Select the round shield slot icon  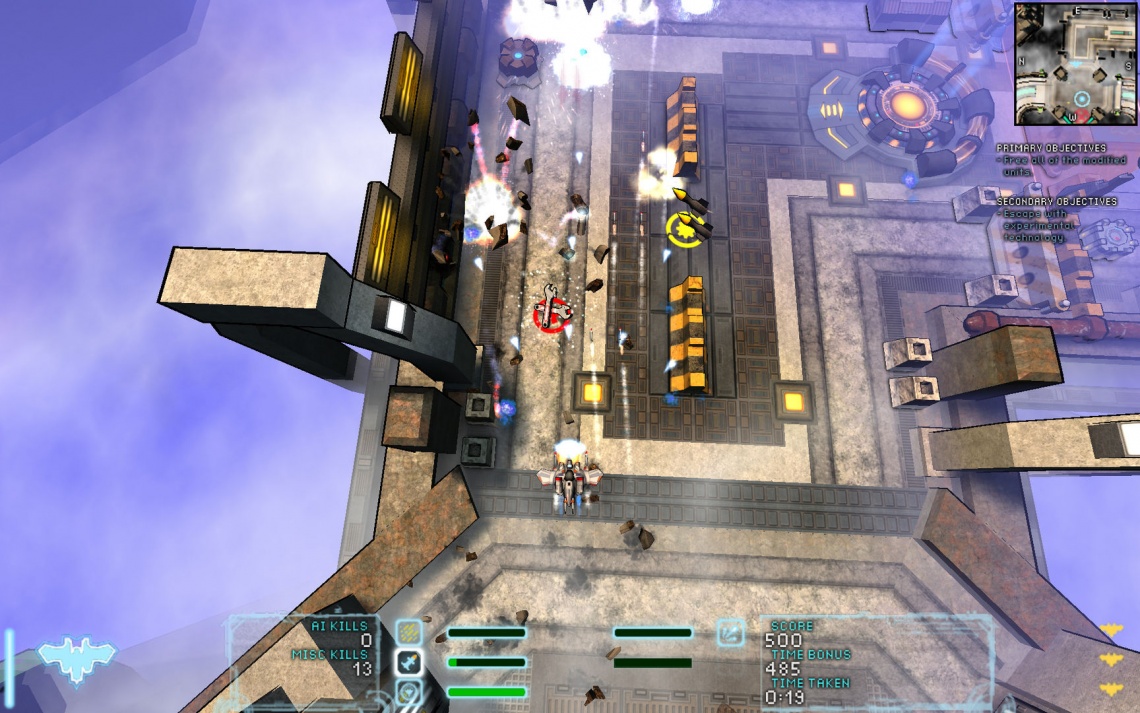click(409, 690)
